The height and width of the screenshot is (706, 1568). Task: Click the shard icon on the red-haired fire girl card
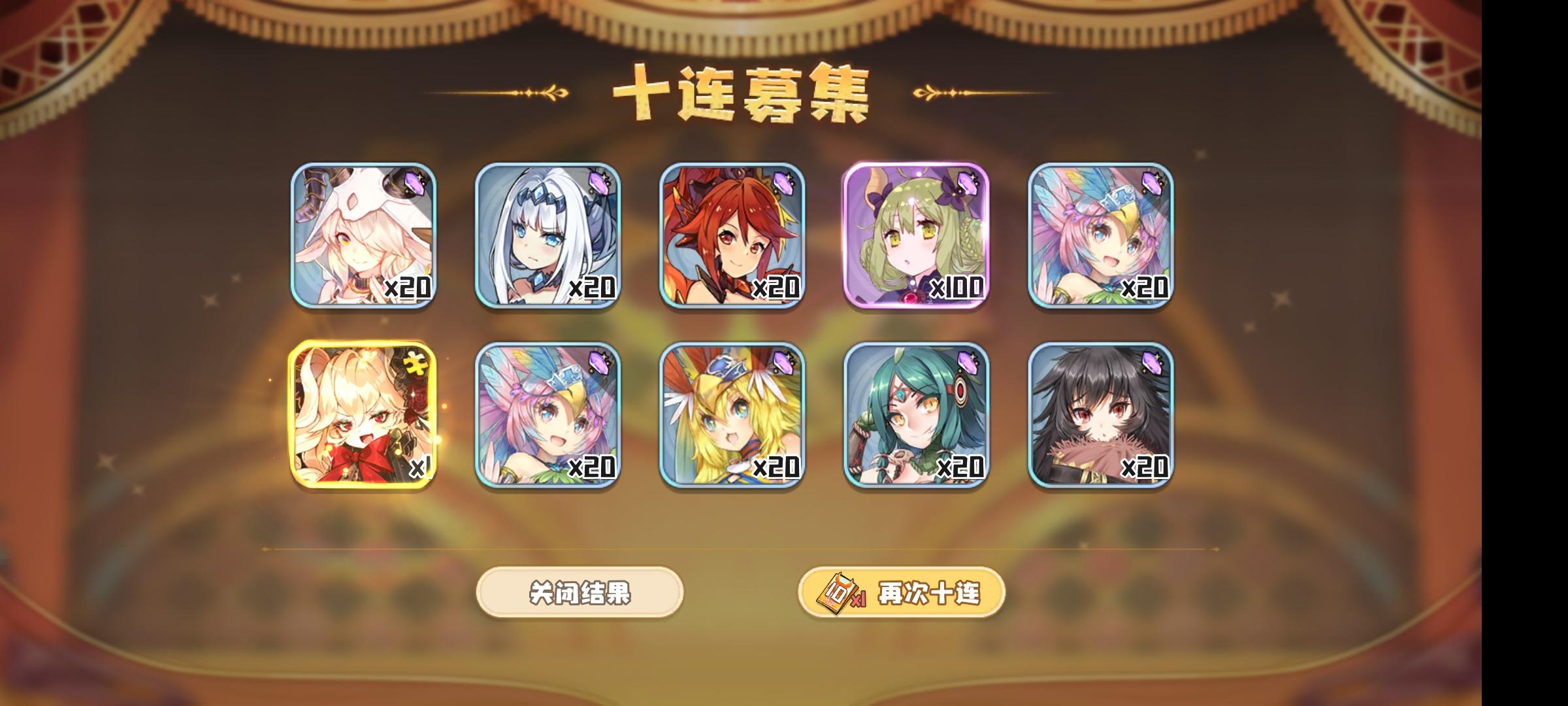(x=783, y=184)
